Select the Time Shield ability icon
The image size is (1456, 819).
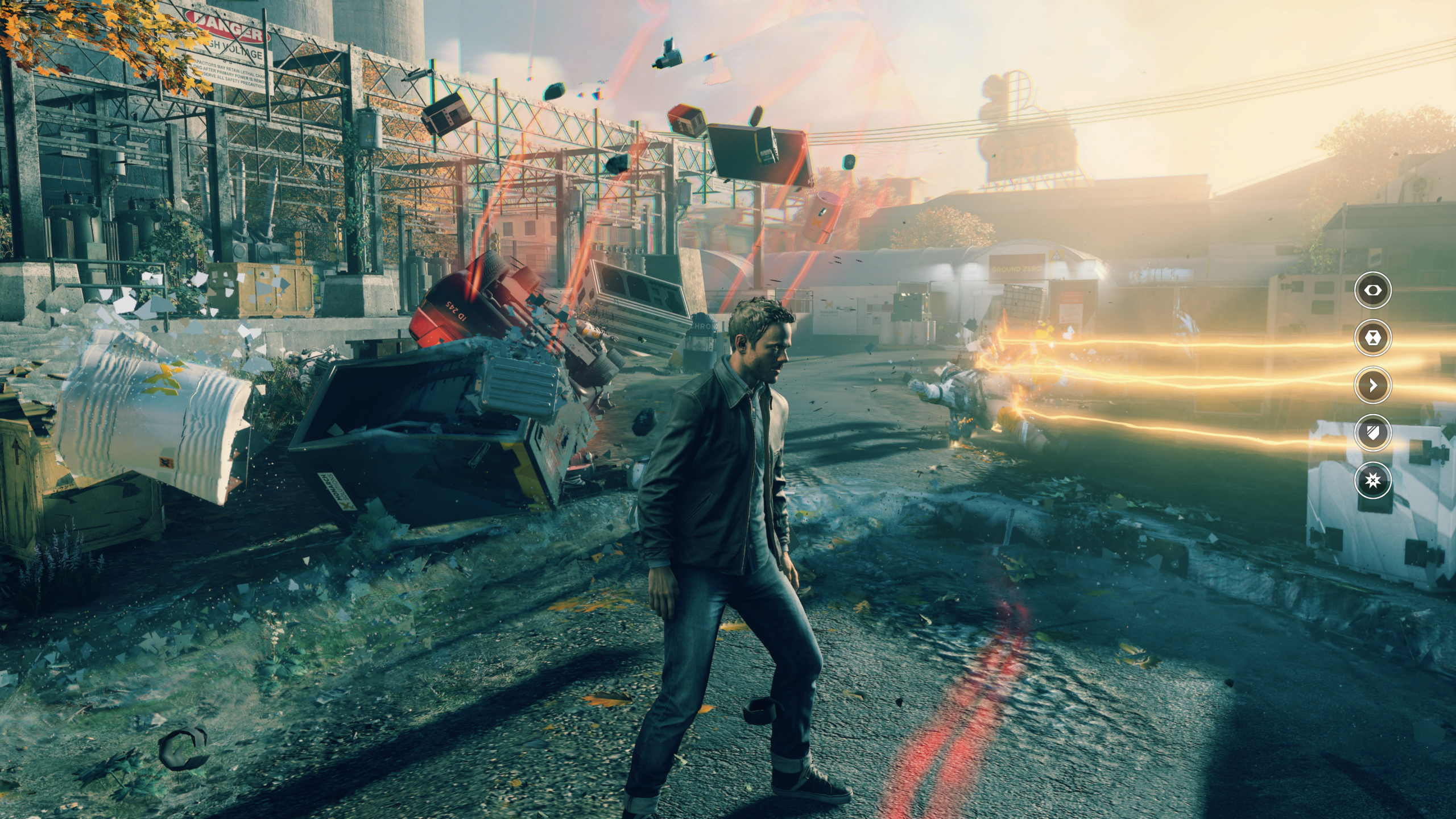pos(1373,433)
